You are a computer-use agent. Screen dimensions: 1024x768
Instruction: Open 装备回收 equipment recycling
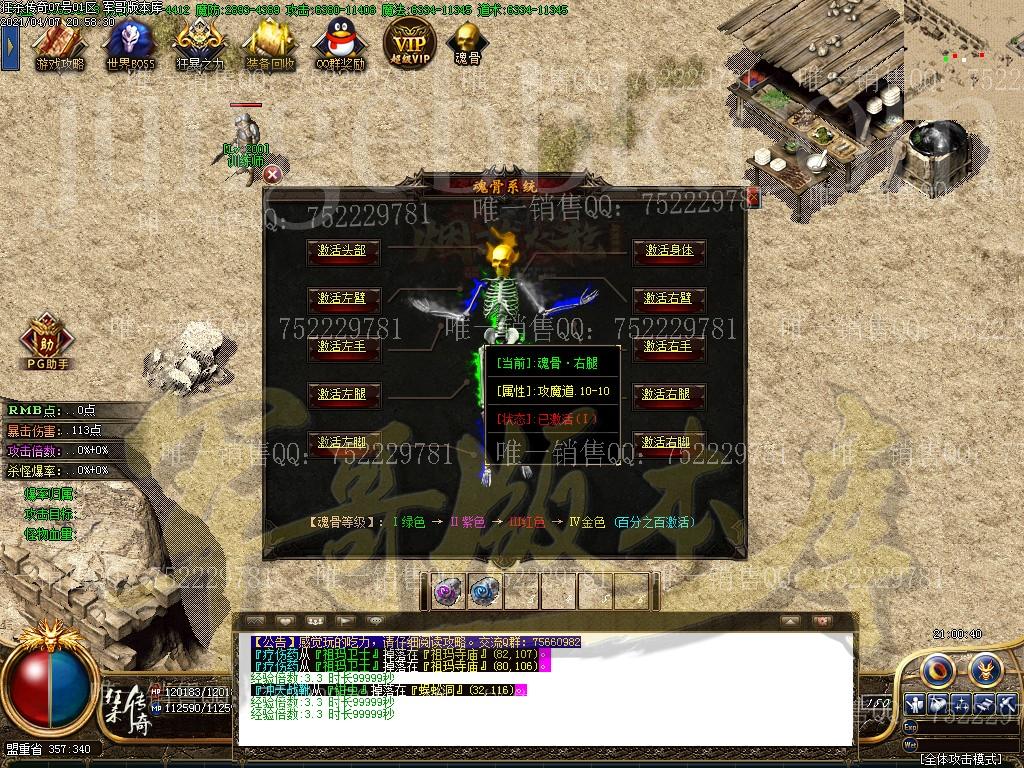tap(270, 43)
